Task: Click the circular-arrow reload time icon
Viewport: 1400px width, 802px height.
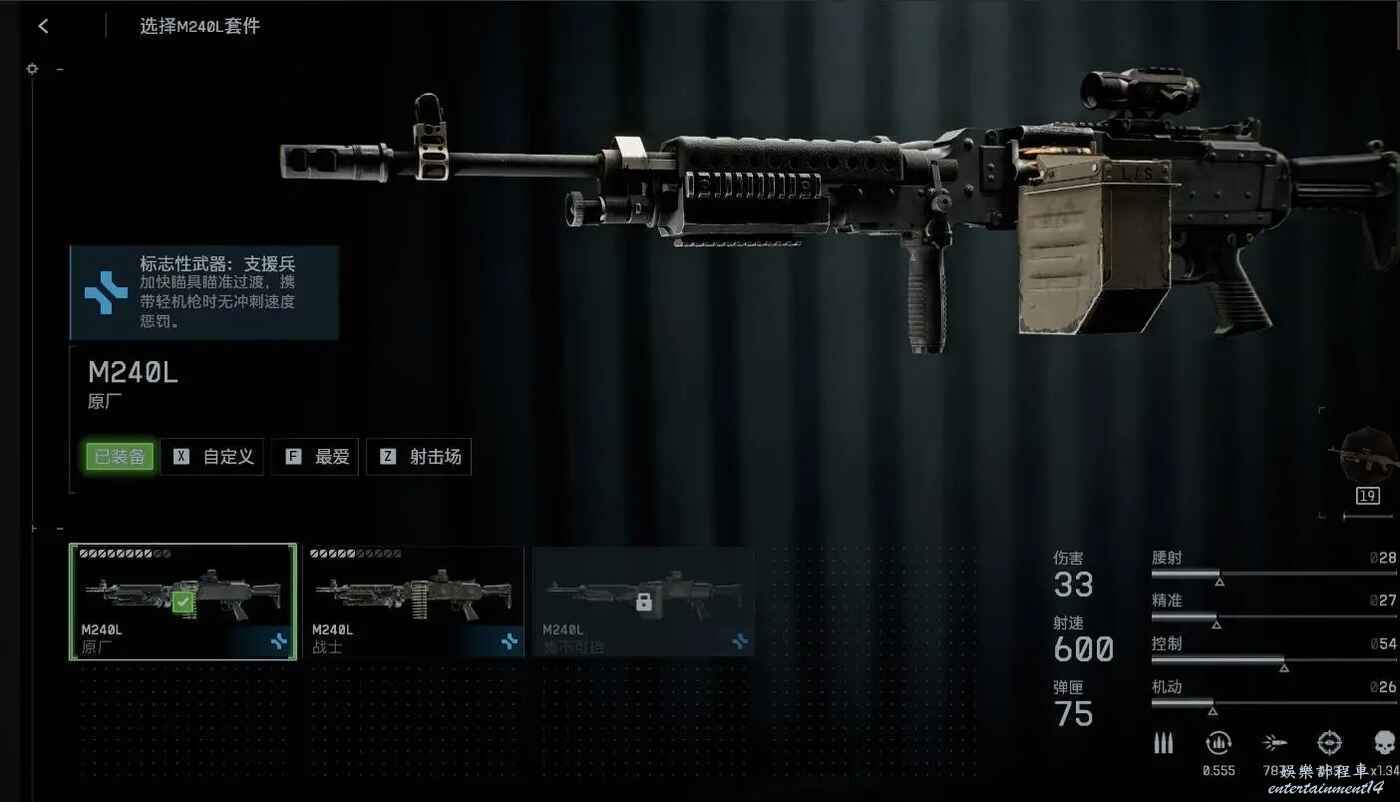Action: pos(1218,743)
